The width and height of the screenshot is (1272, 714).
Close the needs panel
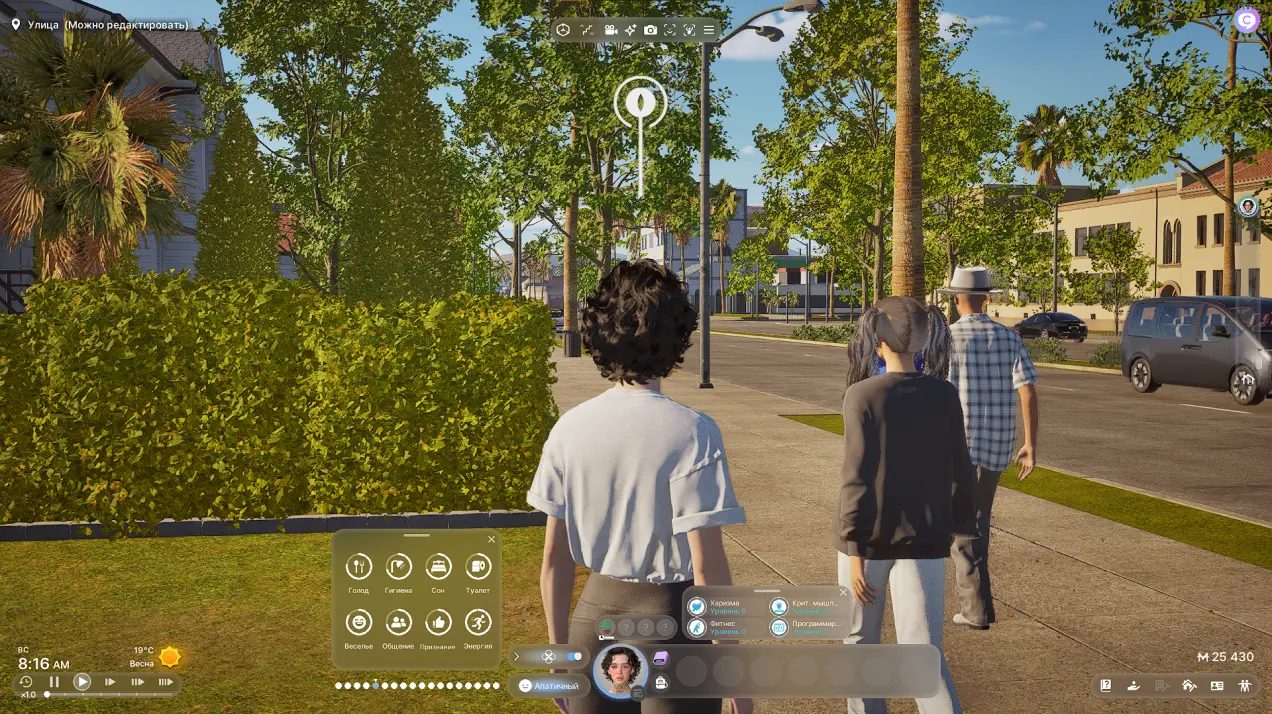click(x=491, y=540)
